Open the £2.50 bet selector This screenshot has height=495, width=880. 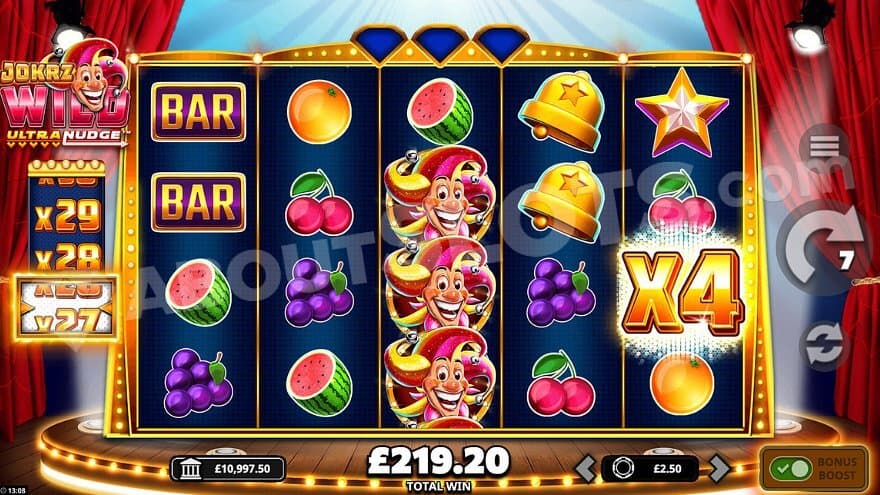click(x=651, y=468)
